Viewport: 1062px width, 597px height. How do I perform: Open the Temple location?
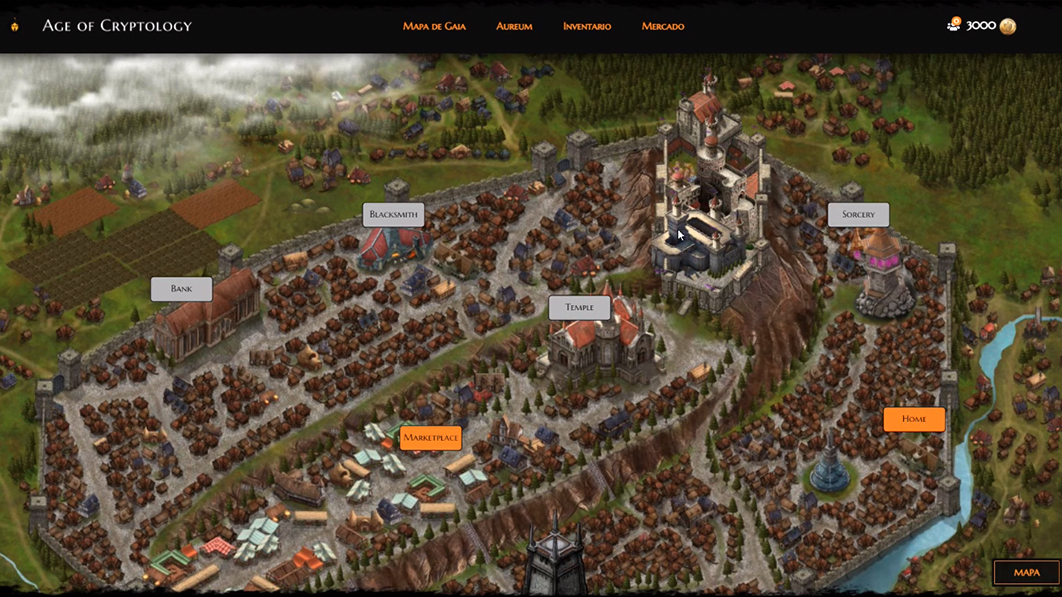pos(579,307)
